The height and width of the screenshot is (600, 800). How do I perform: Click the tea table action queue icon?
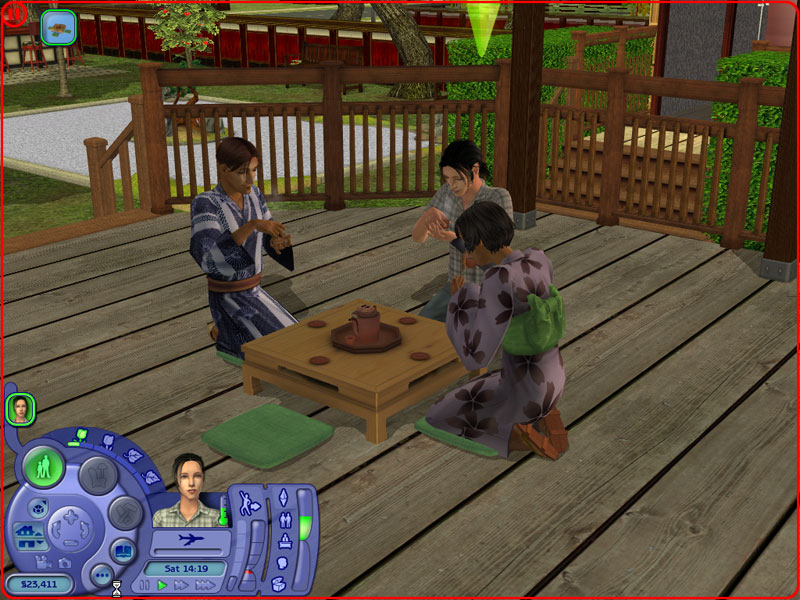click(61, 26)
